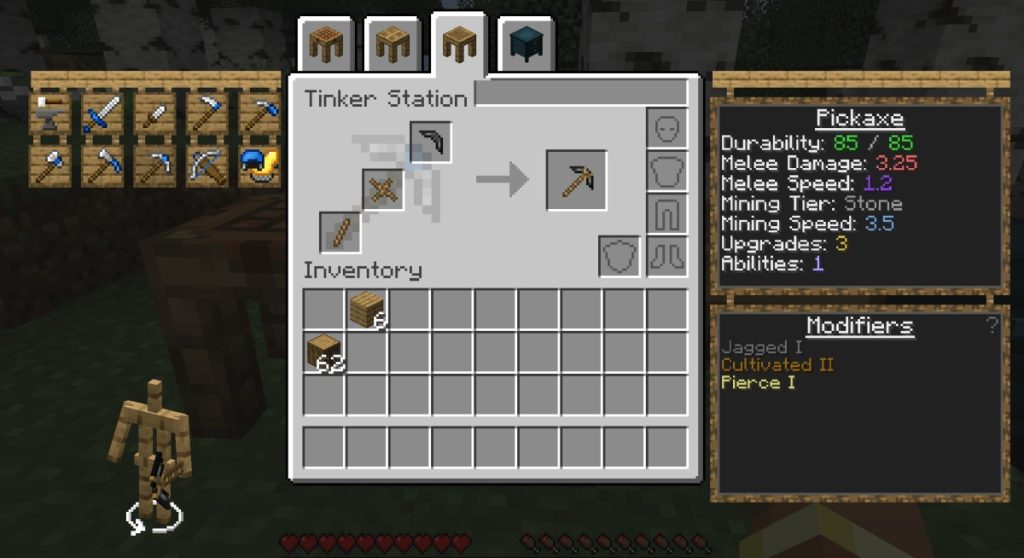Viewport: 1024px width, 558px height.
Task: Choose the anvil repair button
Action: pyautogui.click(x=51, y=115)
